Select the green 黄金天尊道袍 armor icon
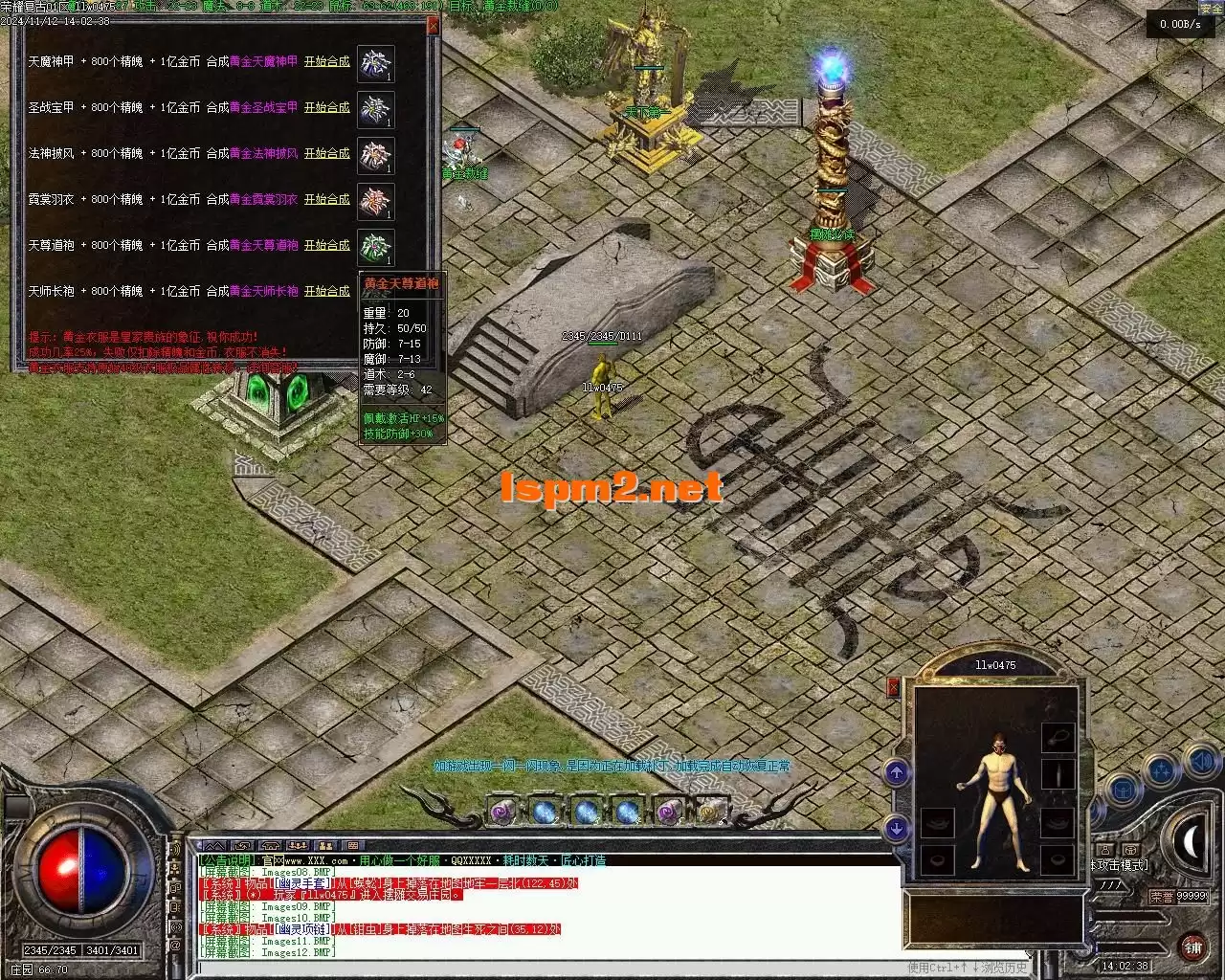 (x=375, y=247)
